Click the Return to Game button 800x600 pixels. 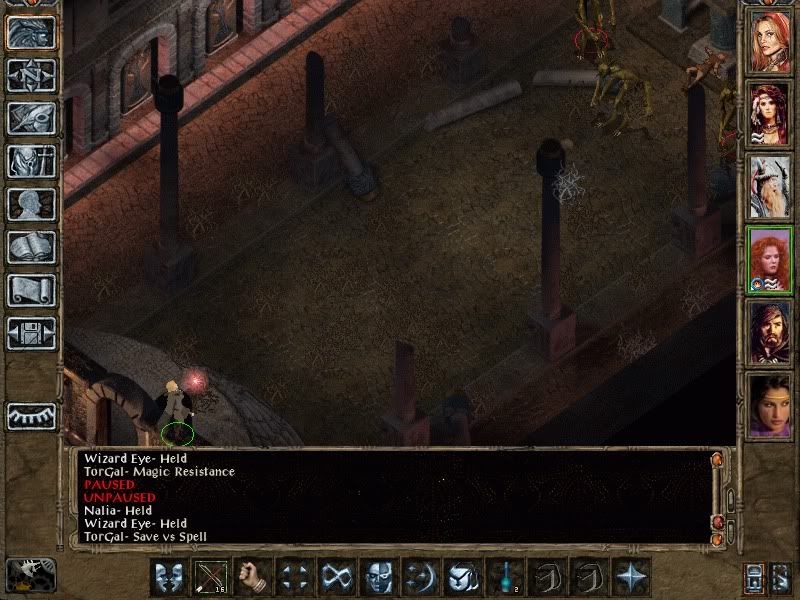(31, 33)
